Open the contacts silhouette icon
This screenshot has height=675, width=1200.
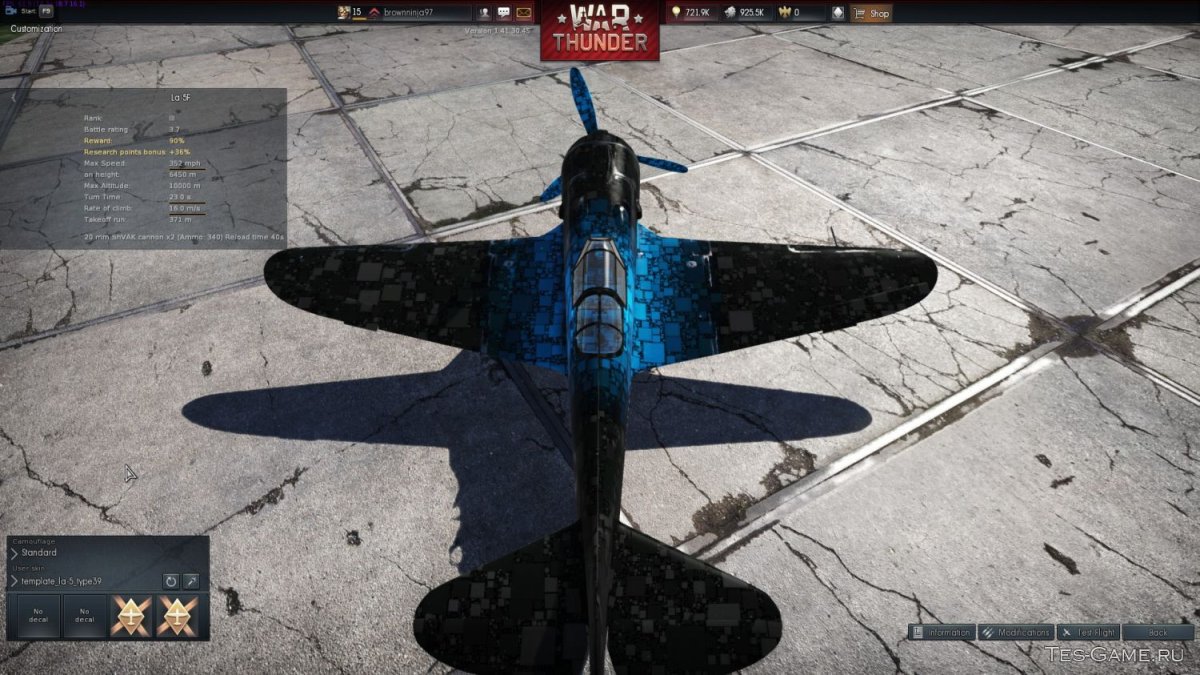484,13
